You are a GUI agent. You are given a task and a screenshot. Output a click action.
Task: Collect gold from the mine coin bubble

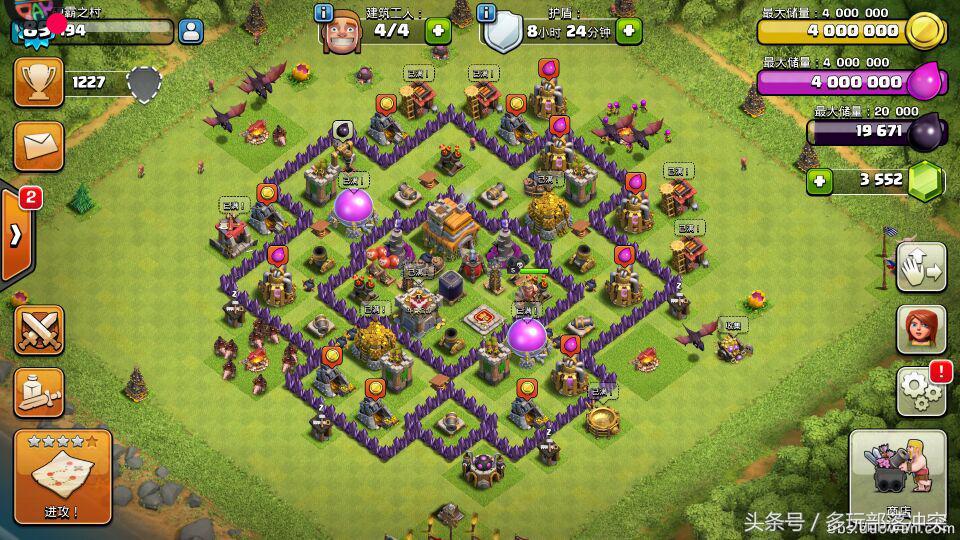click(x=386, y=103)
